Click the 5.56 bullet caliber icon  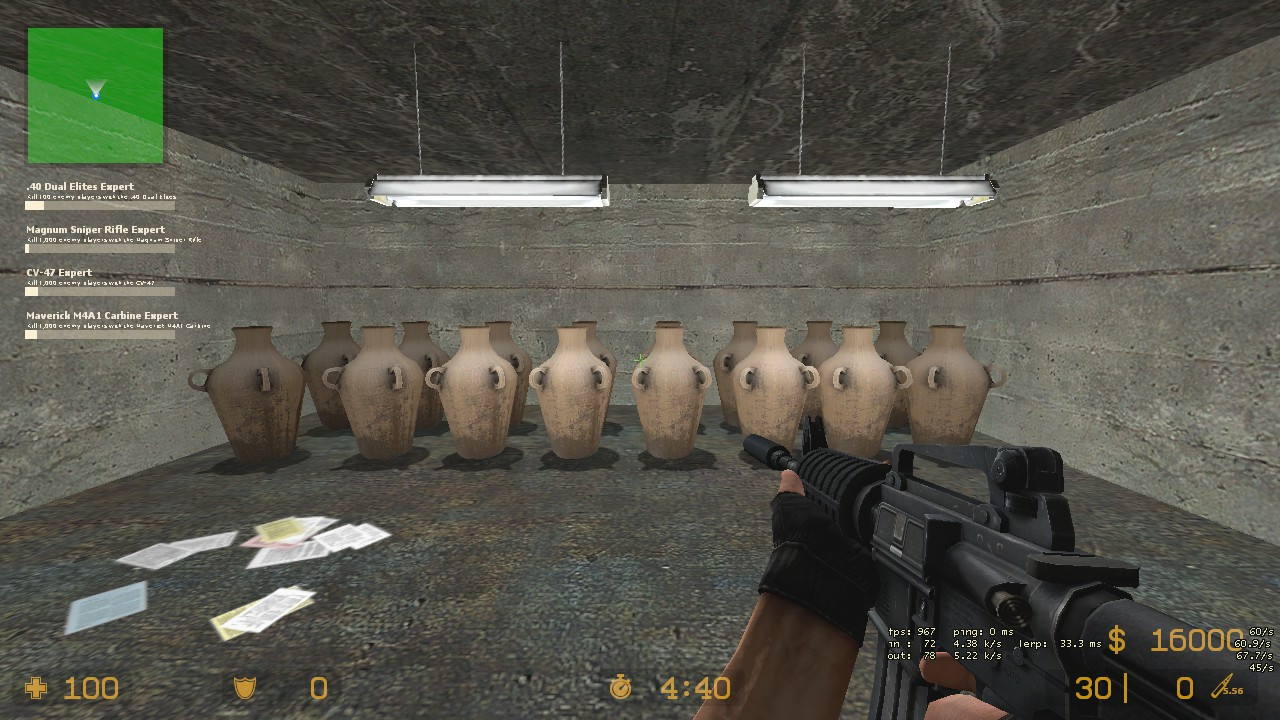pos(1222,688)
